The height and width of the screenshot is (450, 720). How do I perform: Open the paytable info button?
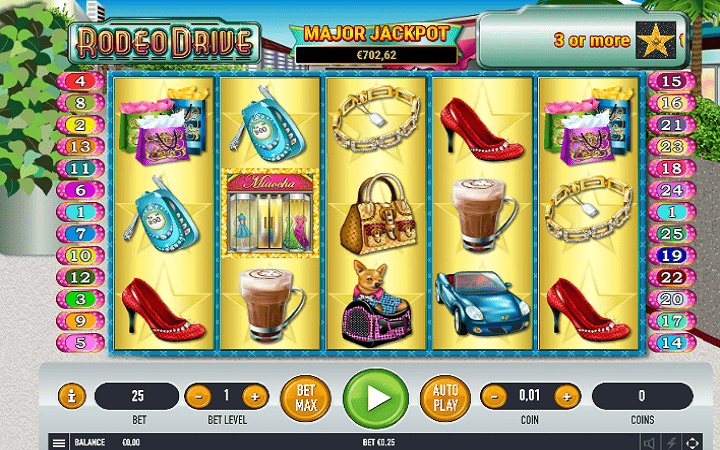(71, 396)
